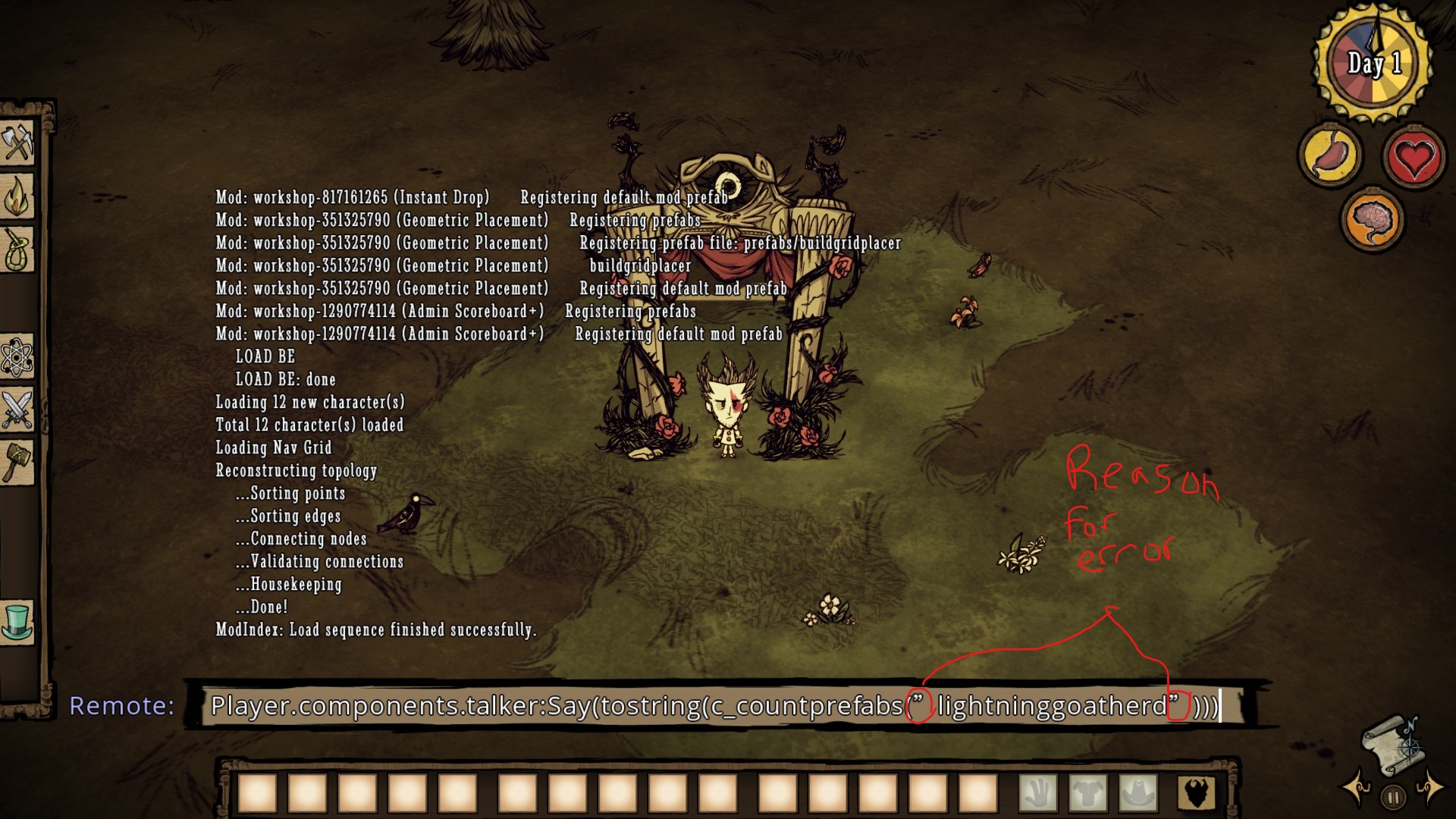Select the Light crafting tab with the flame
Screen dimensions: 1456x819
point(18,197)
